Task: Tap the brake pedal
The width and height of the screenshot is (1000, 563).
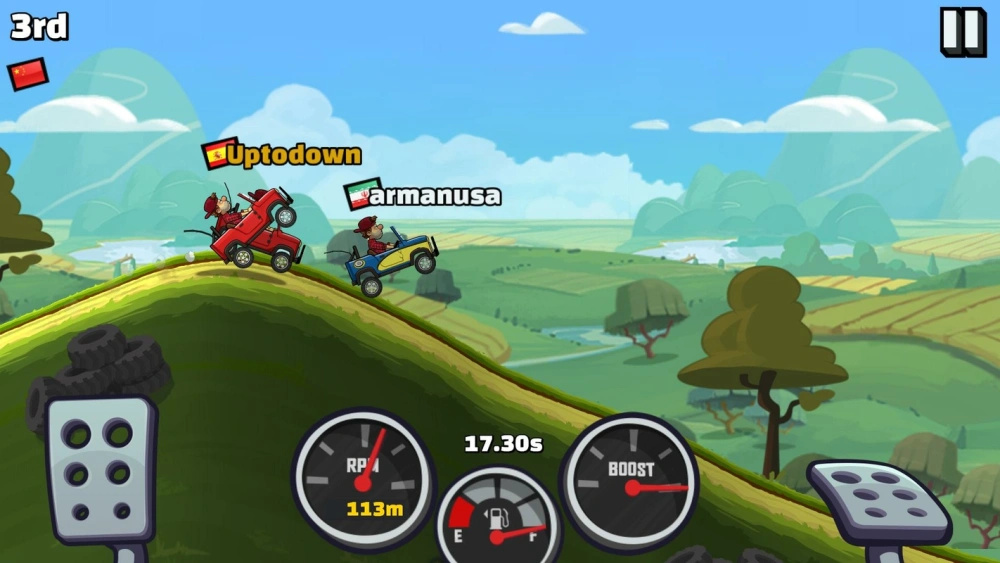Action: click(99, 468)
